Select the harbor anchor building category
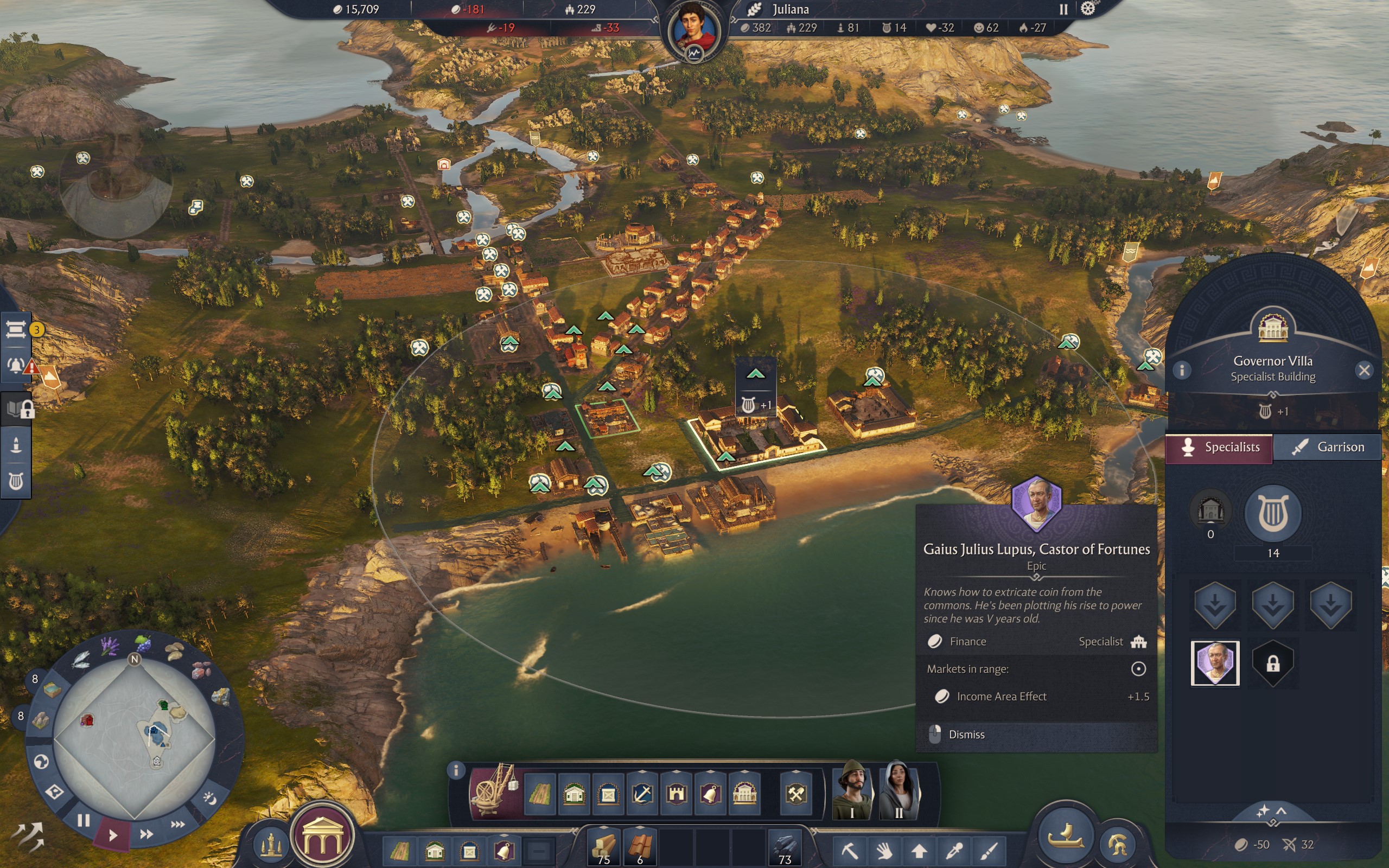 click(642, 795)
